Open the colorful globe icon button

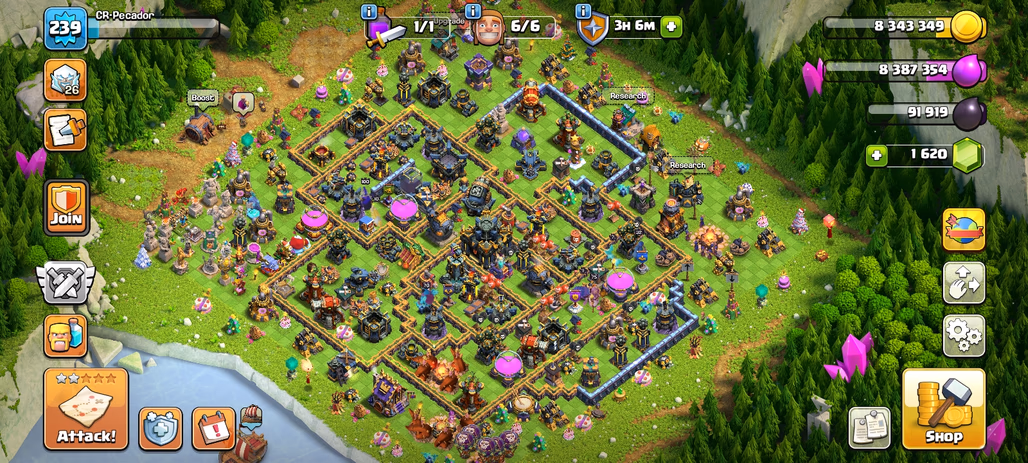(x=964, y=229)
